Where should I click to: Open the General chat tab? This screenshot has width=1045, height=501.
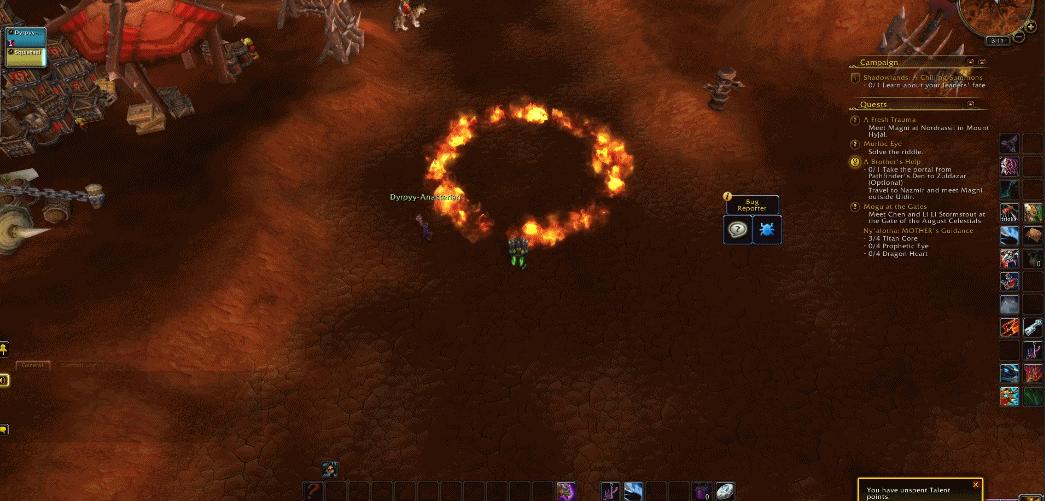(33, 366)
